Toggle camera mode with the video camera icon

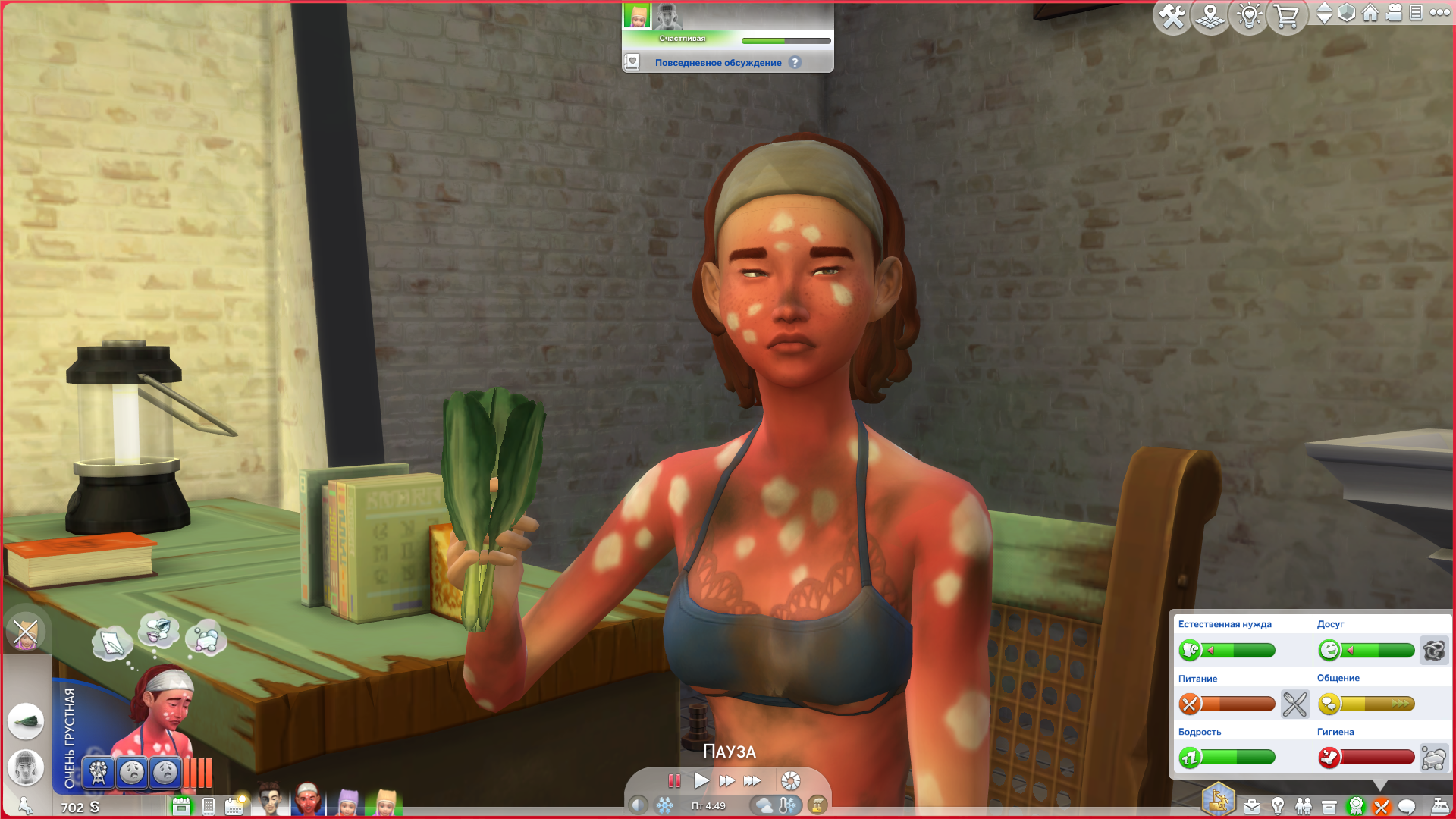click(x=1394, y=13)
